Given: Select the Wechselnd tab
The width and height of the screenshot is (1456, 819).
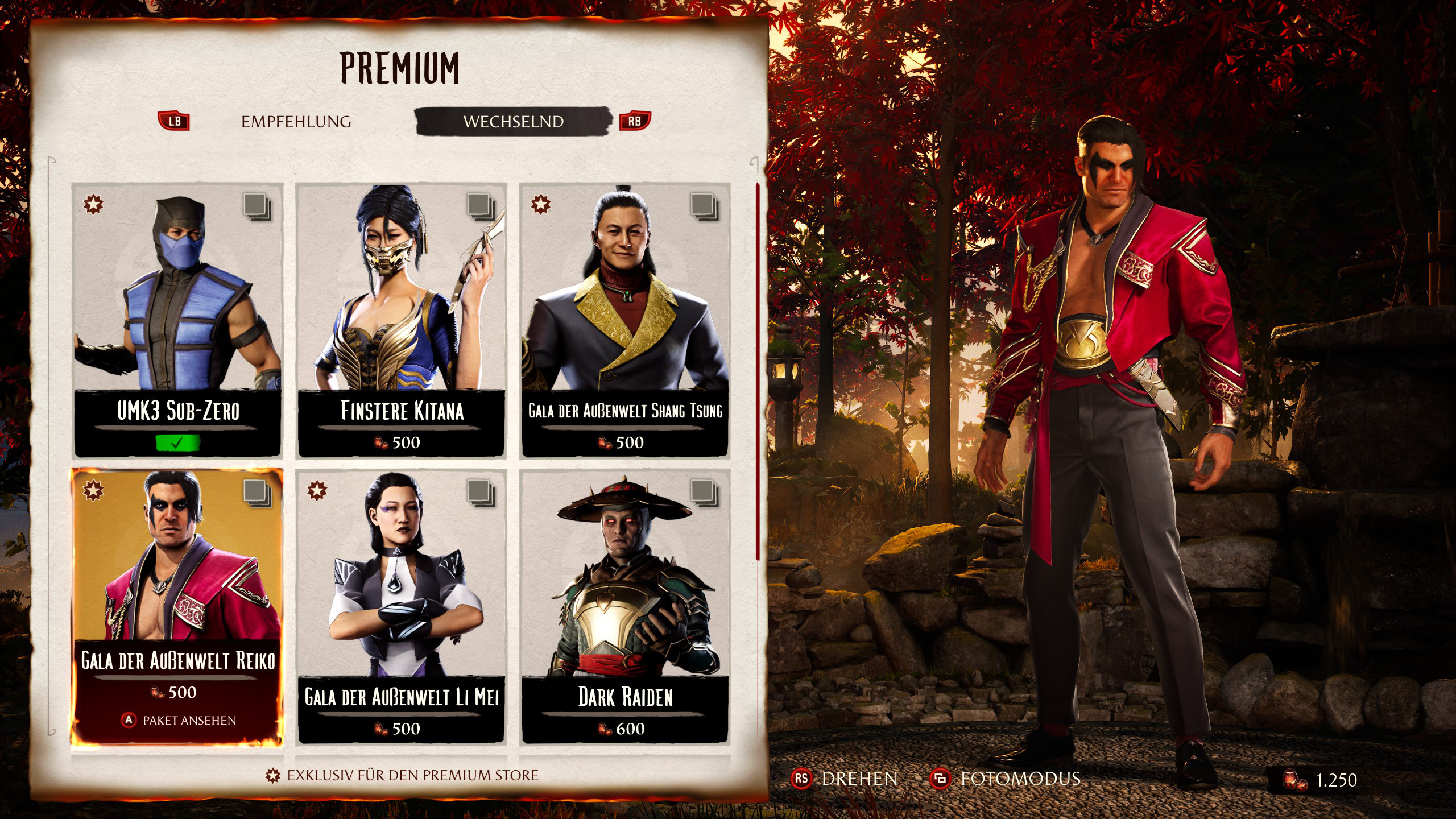Looking at the screenshot, I should pyautogui.click(x=513, y=122).
